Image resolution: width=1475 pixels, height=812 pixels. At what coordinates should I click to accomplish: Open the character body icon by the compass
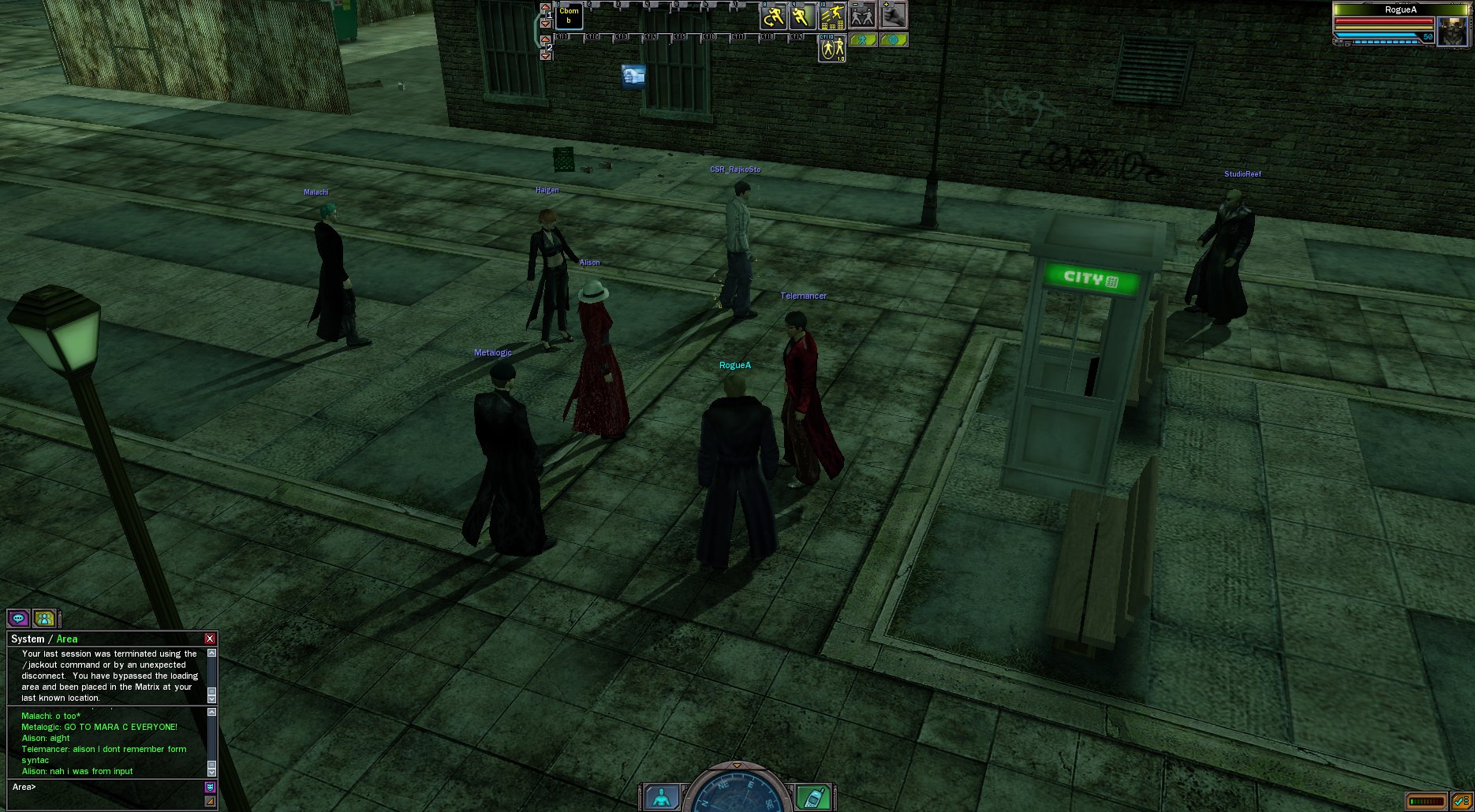[662, 797]
